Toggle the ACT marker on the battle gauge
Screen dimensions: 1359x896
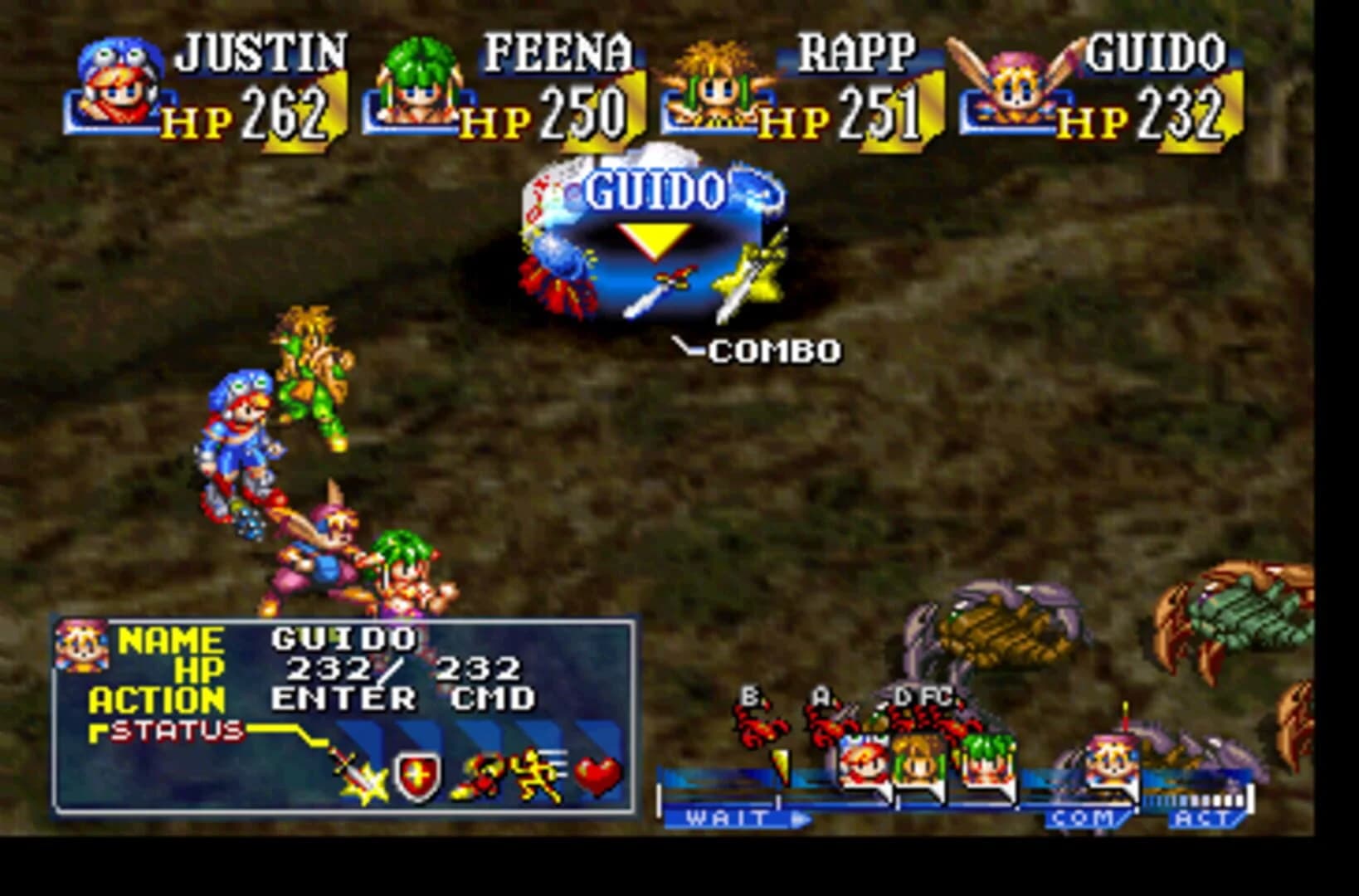pos(1201,817)
